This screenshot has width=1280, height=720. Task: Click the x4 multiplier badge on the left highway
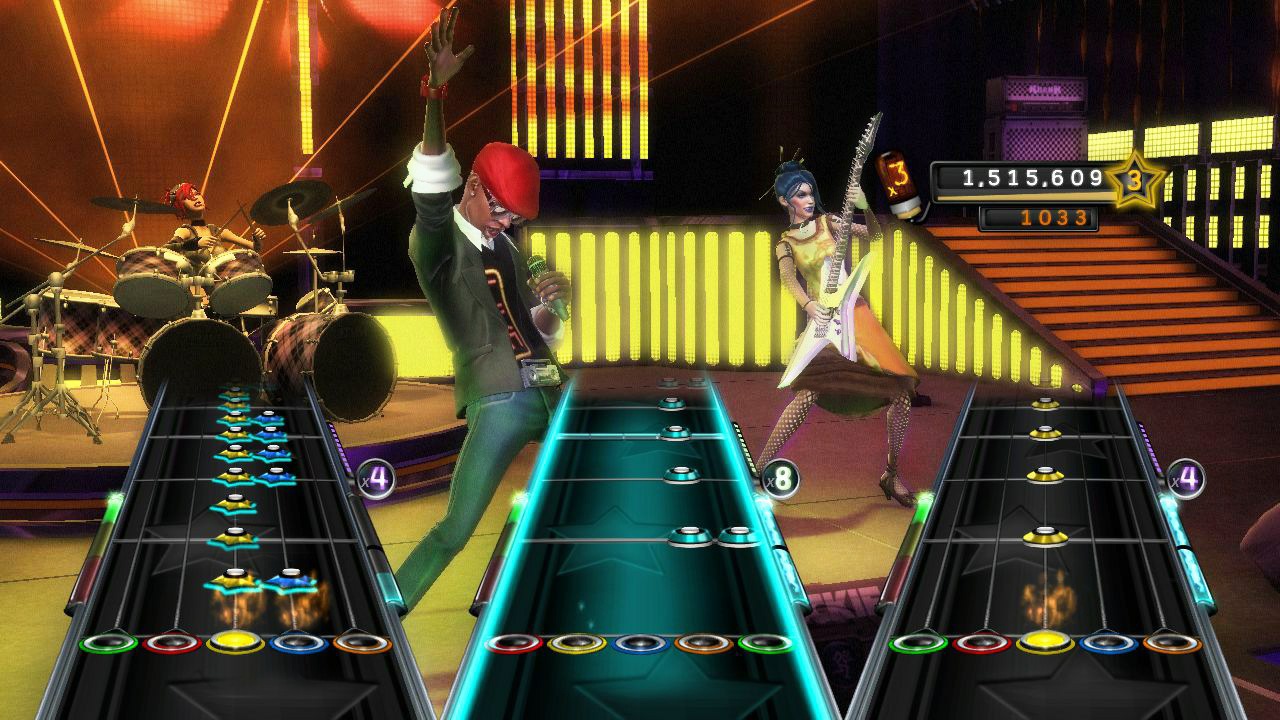[x=373, y=477]
